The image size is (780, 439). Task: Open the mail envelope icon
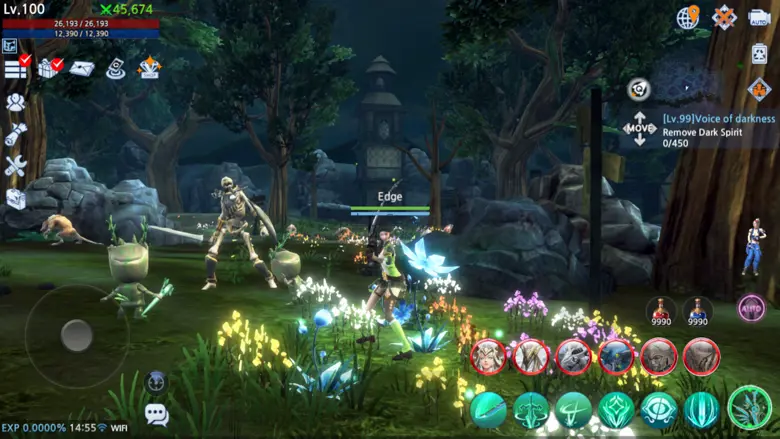[82, 68]
